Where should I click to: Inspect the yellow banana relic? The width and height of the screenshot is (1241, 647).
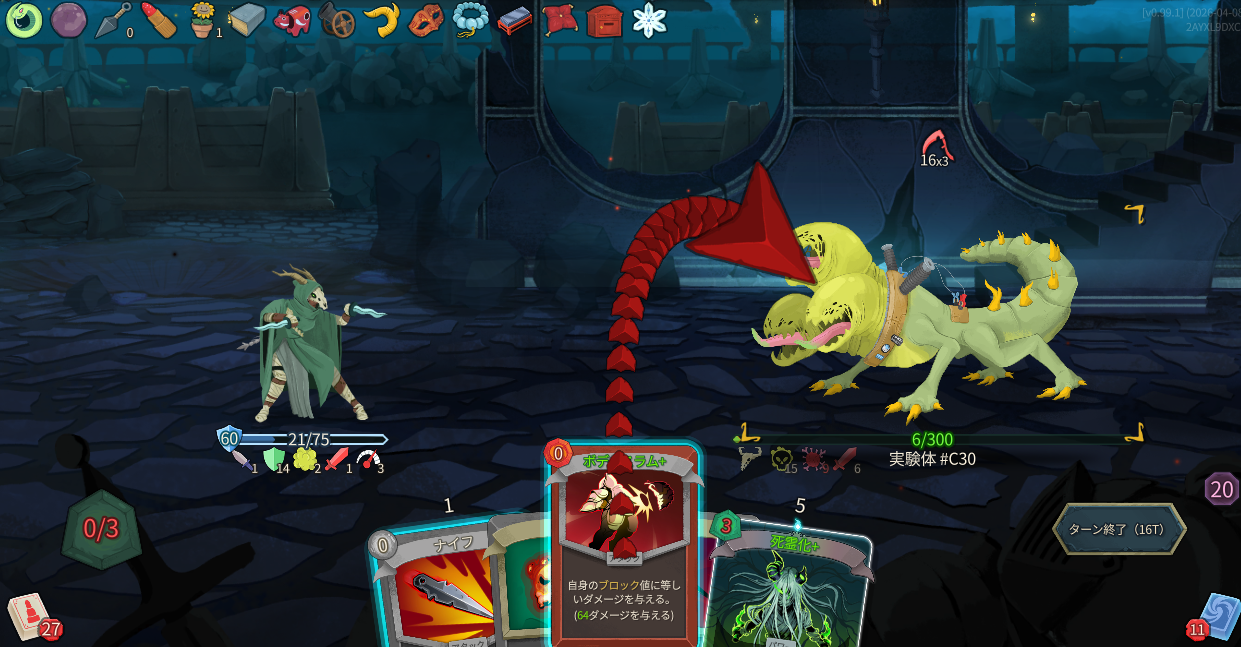tap(381, 19)
